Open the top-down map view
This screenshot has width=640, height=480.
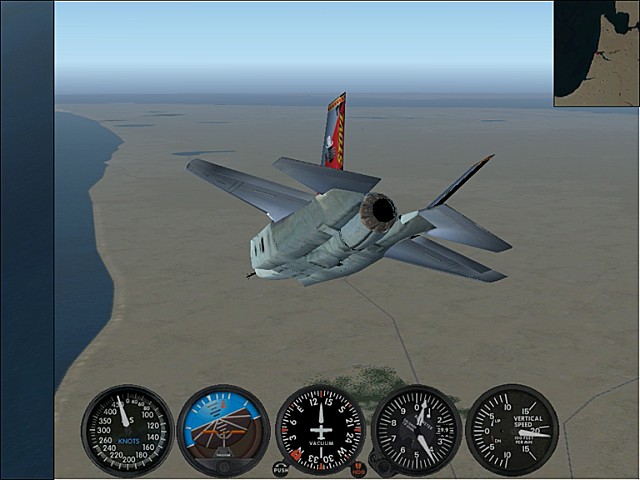597,54
